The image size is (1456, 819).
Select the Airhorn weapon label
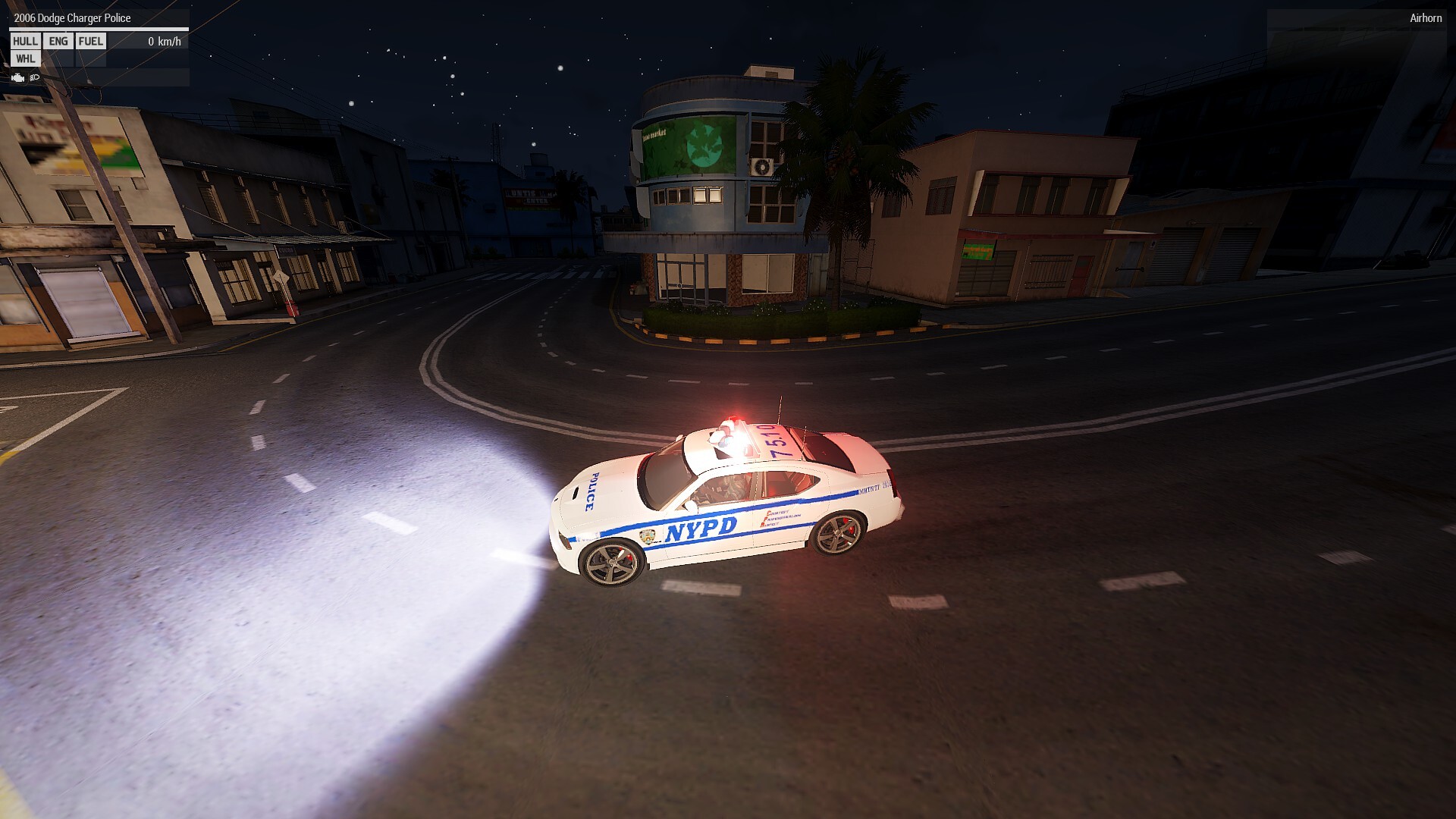[x=1425, y=18]
